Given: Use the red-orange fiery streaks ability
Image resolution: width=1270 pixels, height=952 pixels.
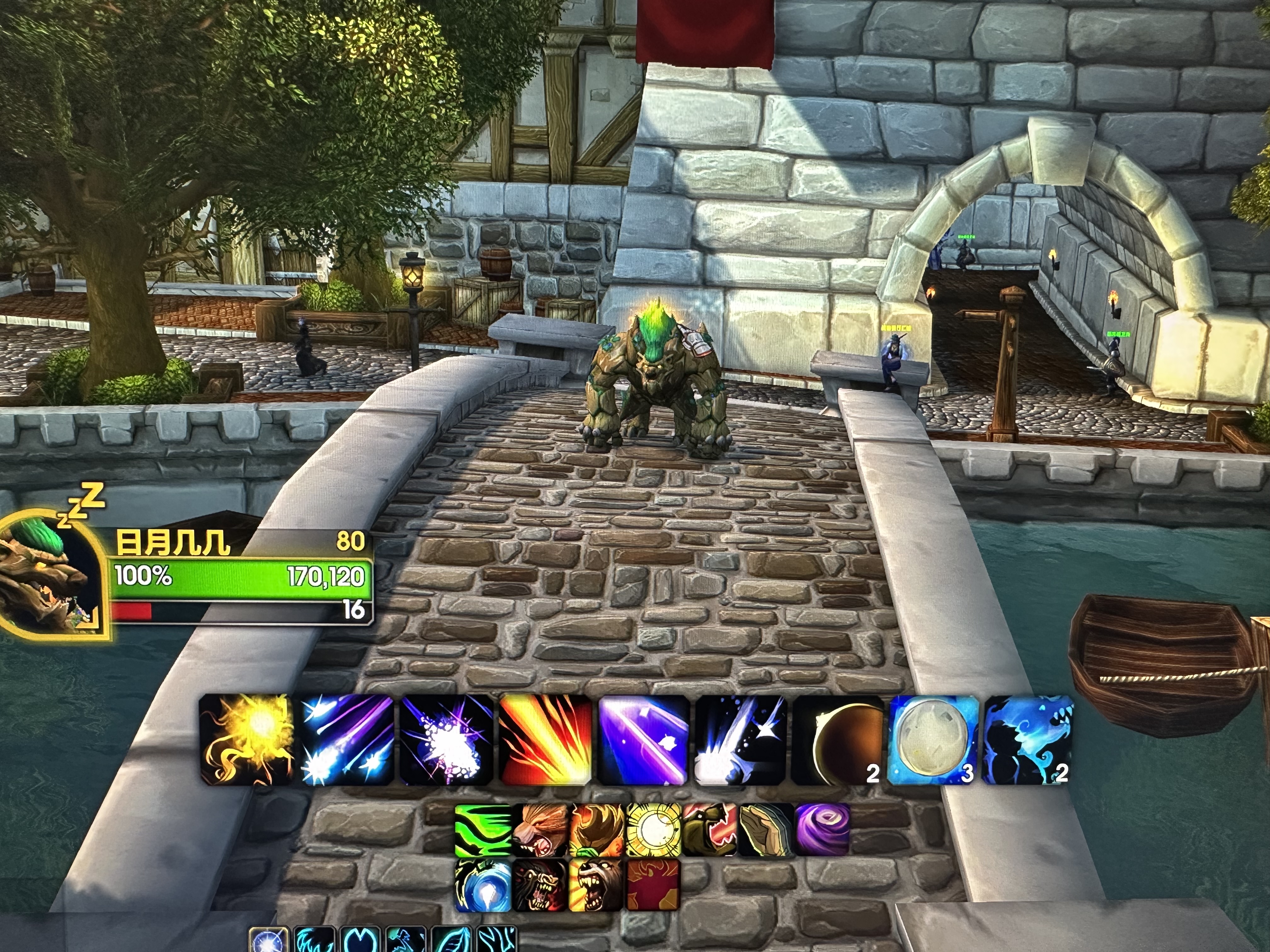Looking at the screenshot, I should point(546,740).
